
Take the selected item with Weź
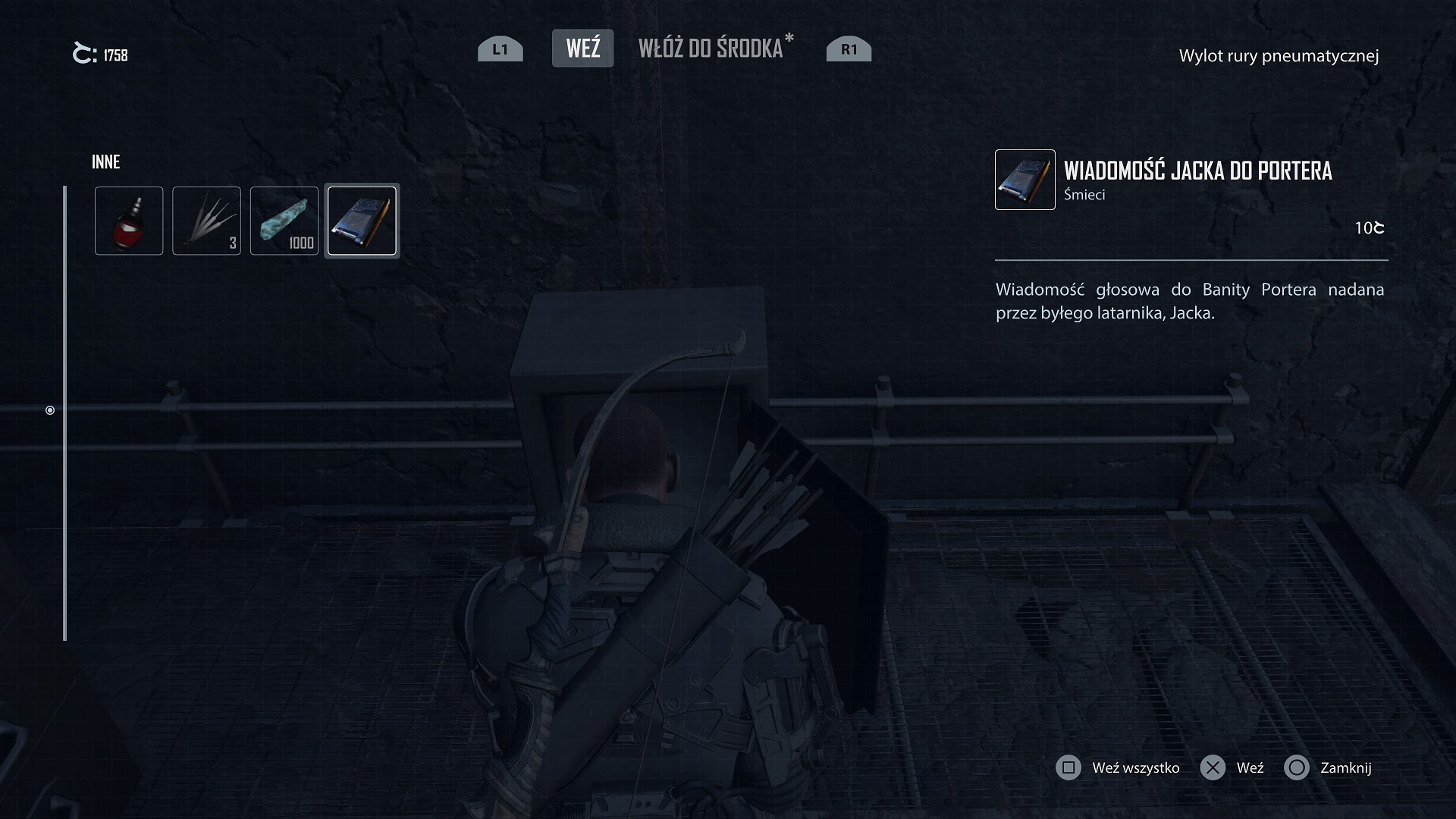[x=1233, y=768]
